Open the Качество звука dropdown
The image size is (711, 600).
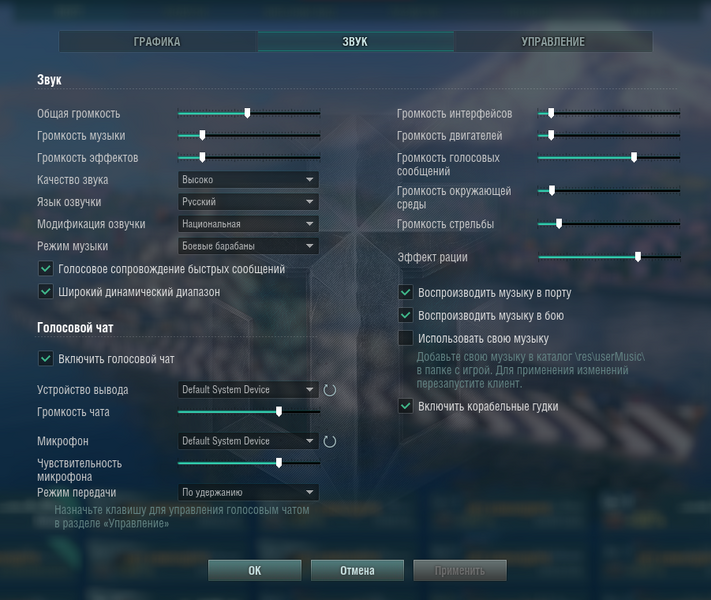click(x=248, y=180)
